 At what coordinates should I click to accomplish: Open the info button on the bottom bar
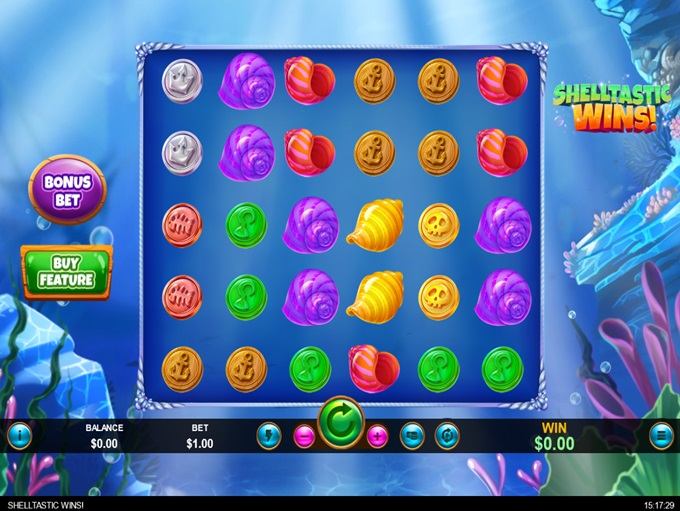19,436
